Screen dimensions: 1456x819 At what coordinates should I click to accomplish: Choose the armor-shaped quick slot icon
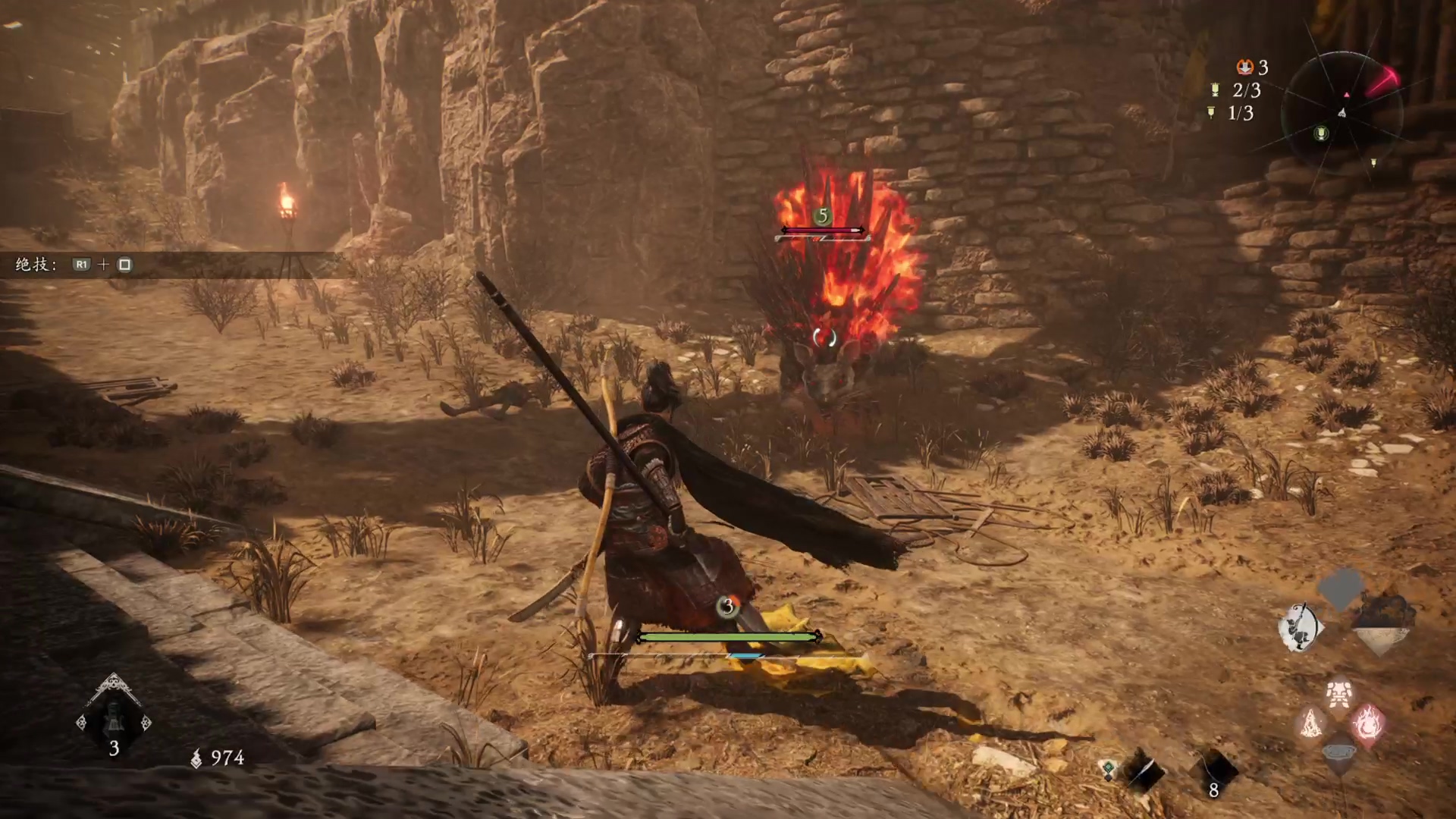coord(1340,693)
